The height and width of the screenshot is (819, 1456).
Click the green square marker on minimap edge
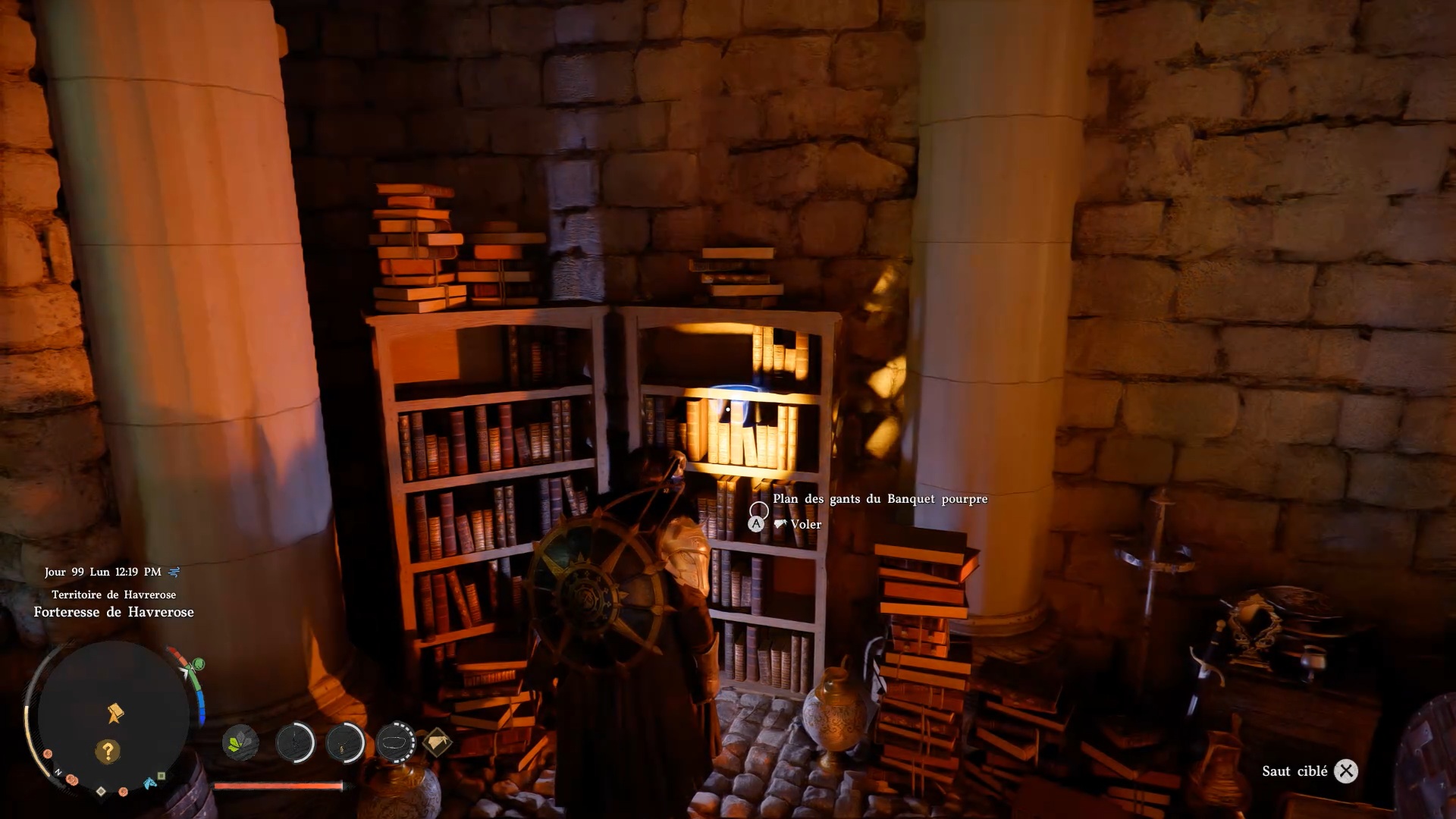click(162, 777)
